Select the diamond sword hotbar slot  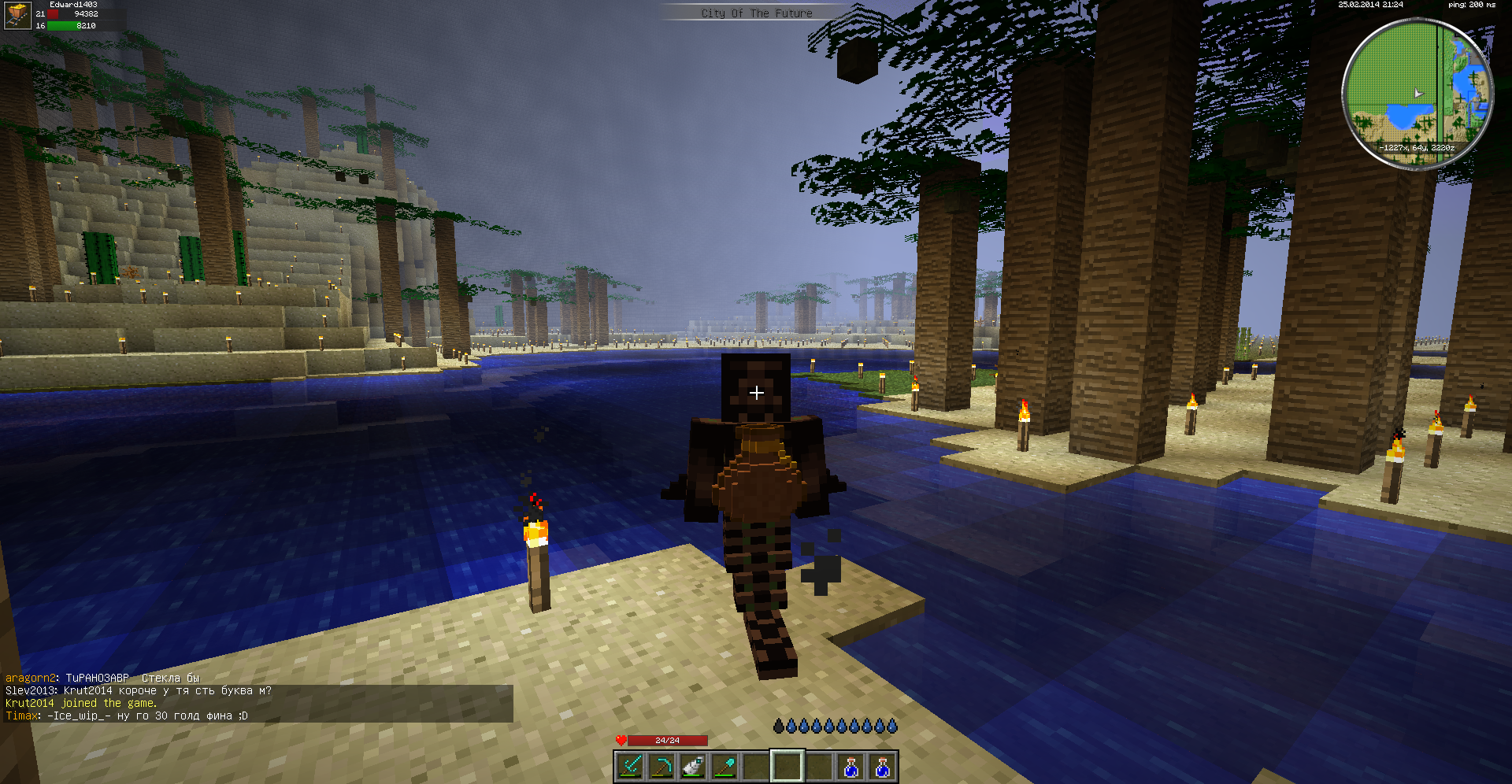631,766
